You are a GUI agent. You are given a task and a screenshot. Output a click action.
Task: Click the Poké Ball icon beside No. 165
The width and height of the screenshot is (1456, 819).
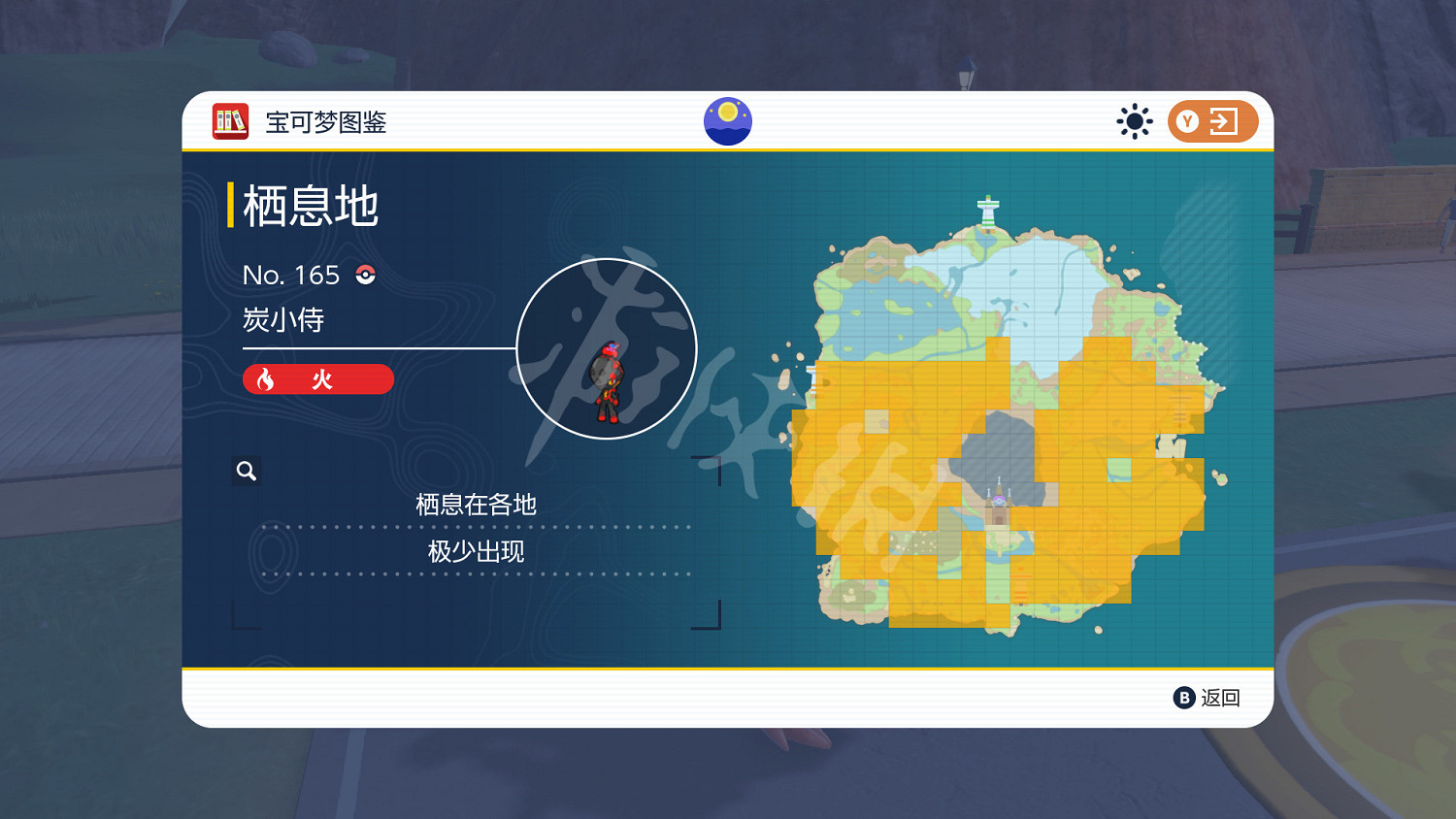367,275
